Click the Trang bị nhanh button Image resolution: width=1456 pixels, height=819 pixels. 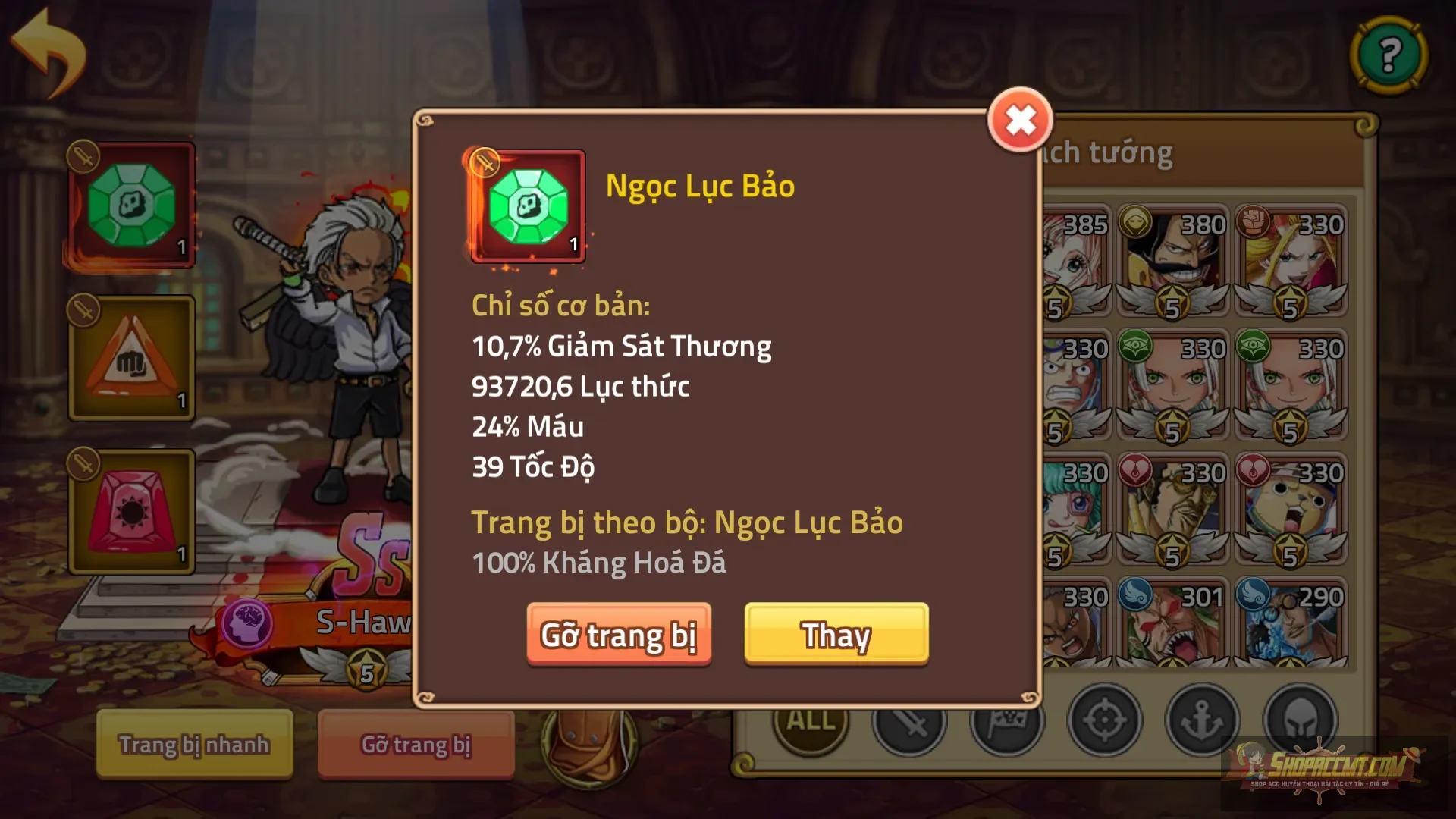click(x=193, y=745)
